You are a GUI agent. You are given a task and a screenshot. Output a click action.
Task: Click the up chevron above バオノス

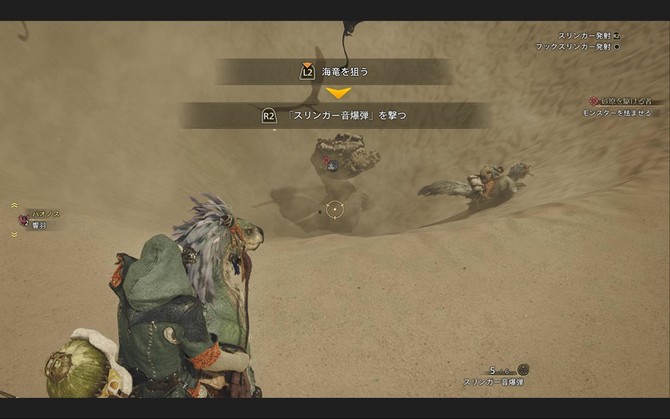[14, 203]
